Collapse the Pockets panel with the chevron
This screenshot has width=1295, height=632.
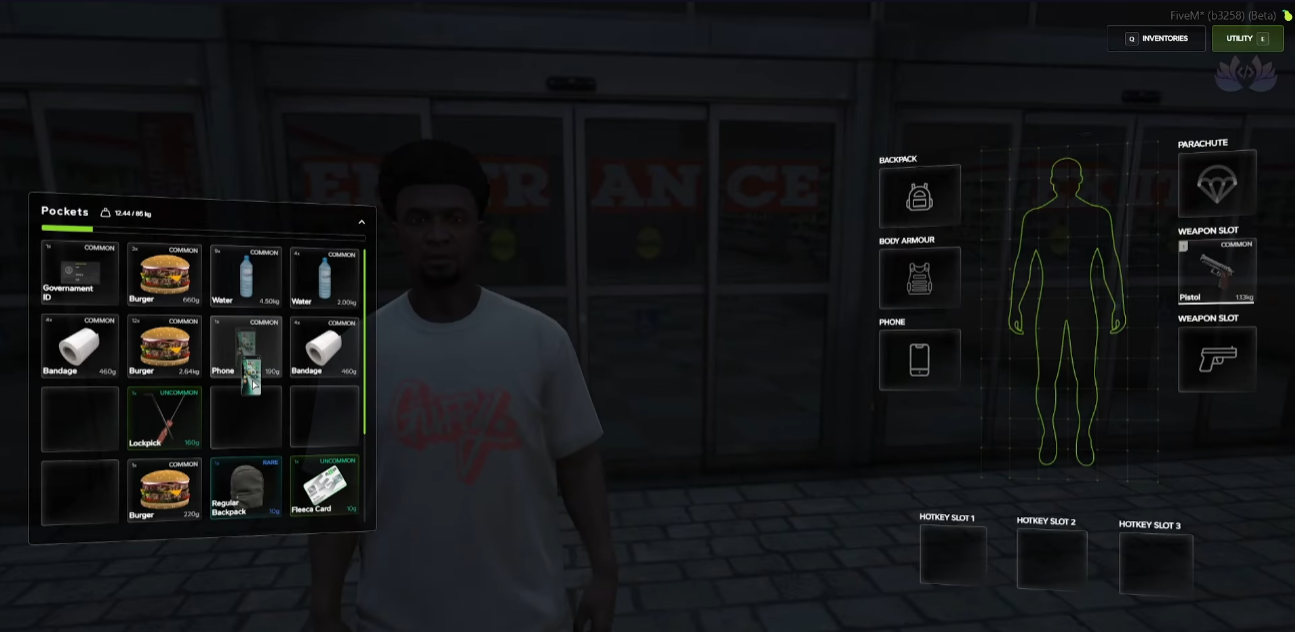pyautogui.click(x=361, y=222)
